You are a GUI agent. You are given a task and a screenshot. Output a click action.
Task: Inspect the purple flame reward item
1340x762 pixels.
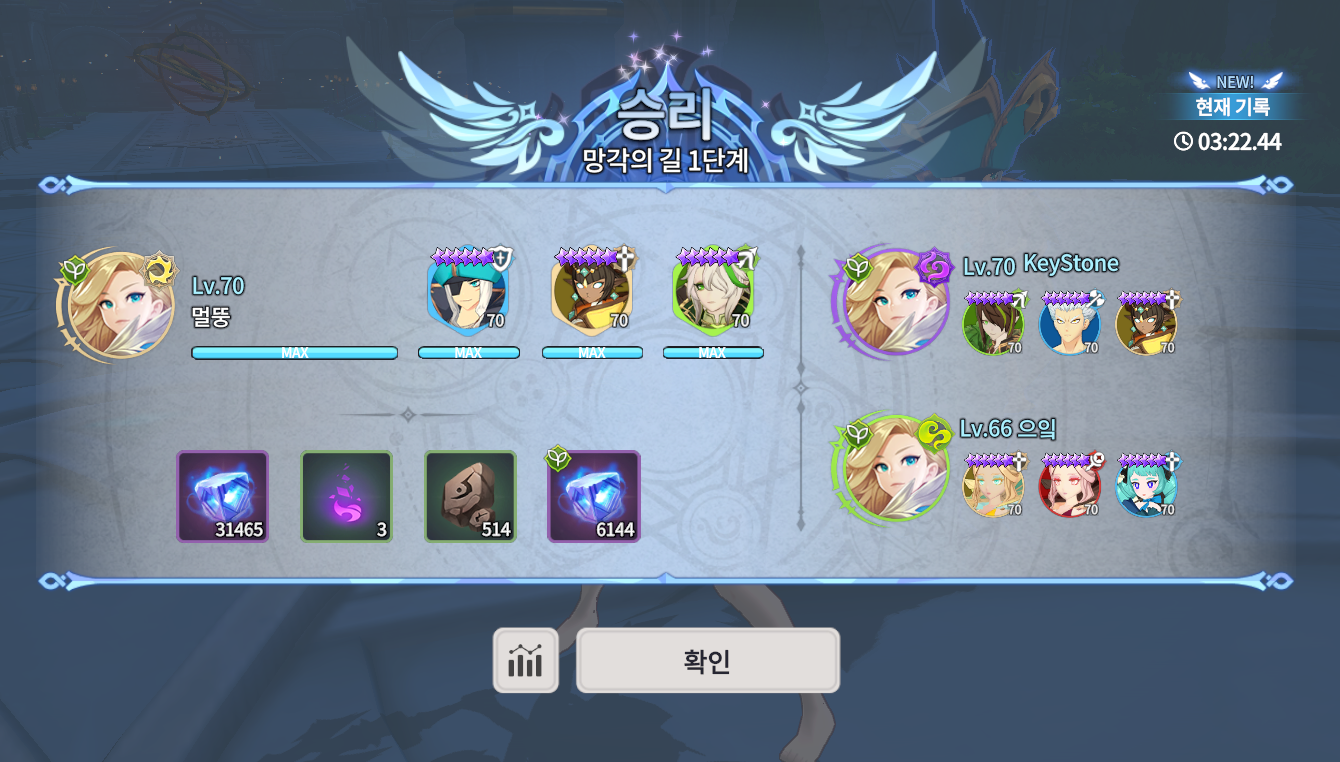347,496
